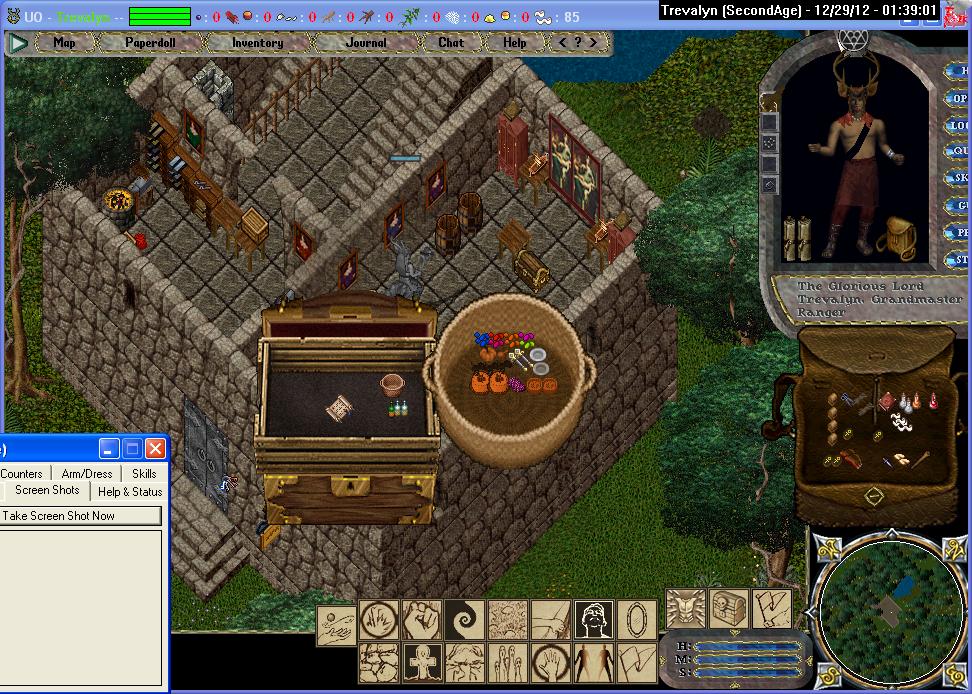Switch to the Arm/Dress tab
Image resolution: width=972 pixels, height=694 pixels.
[87, 473]
